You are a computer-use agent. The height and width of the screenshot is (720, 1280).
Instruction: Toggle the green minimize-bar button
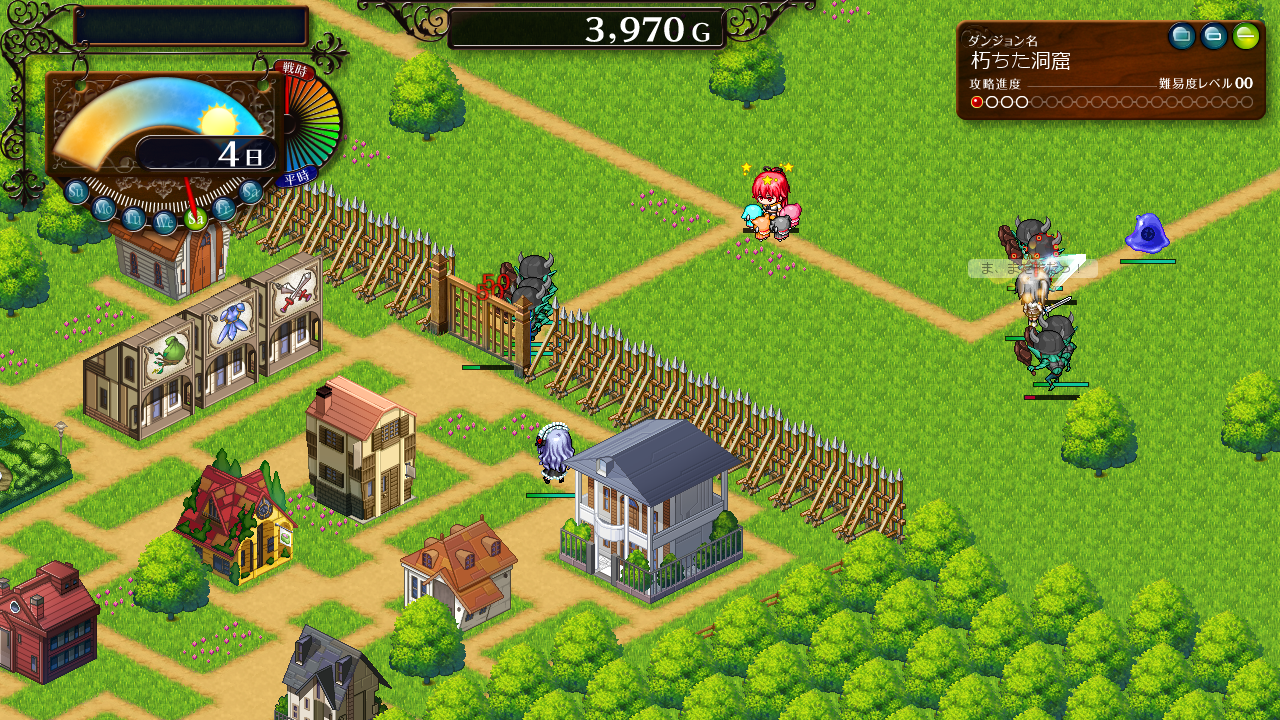pyautogui.click(x=1246, y=37)
